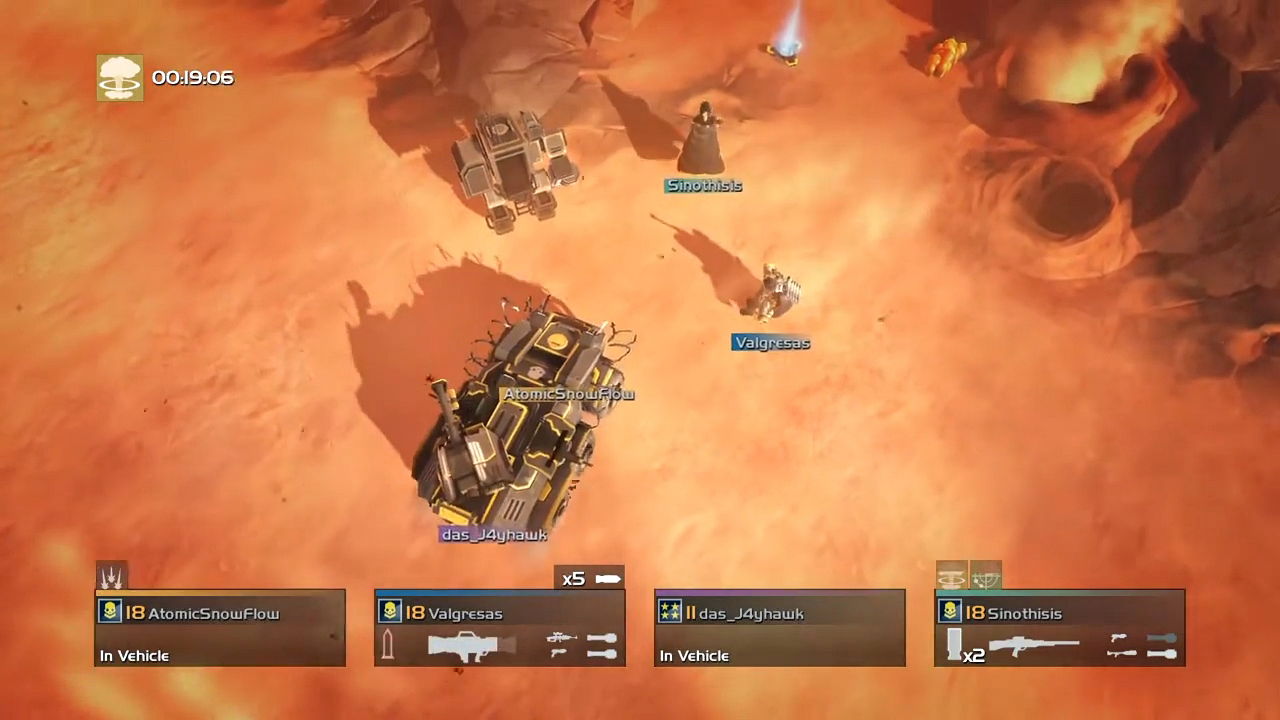Click the distractor beacon icon above Sinothisis's panel
1280x720 pixels.
coord(950,574)
